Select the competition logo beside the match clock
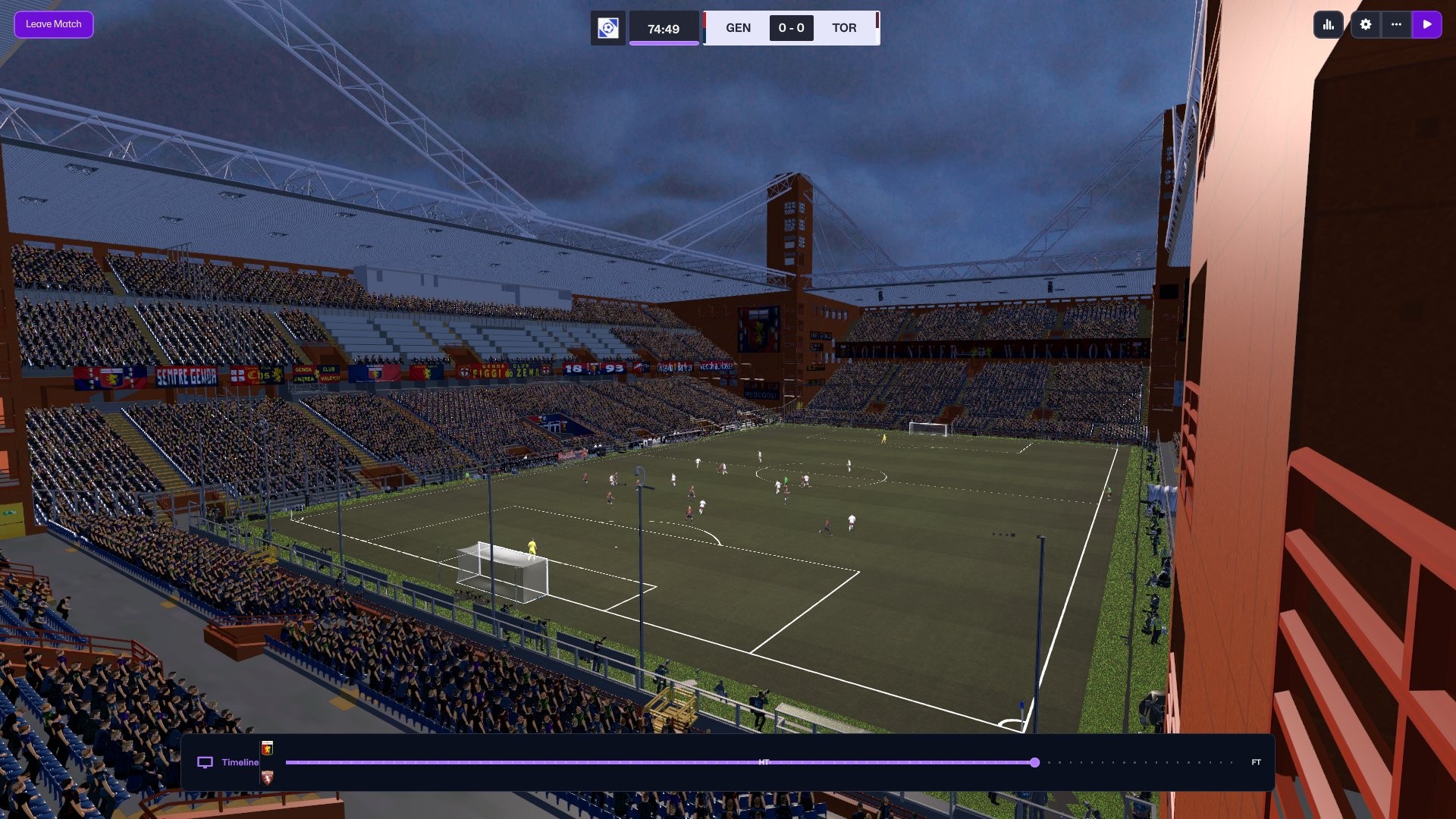The width and height of the screenshot is (1456, 819). pos(607,29)
